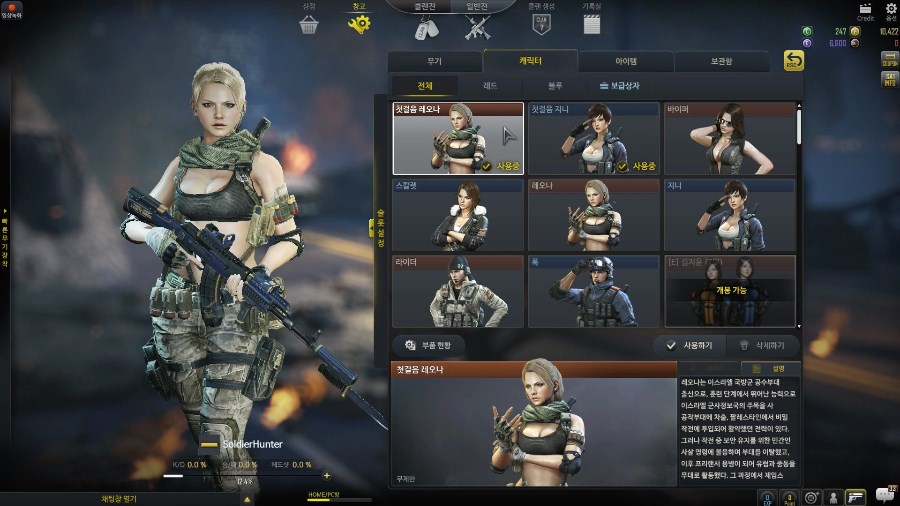Filter characters by 블루 team
This screenshot has width=900, height=506.
[x=556, y=86]
